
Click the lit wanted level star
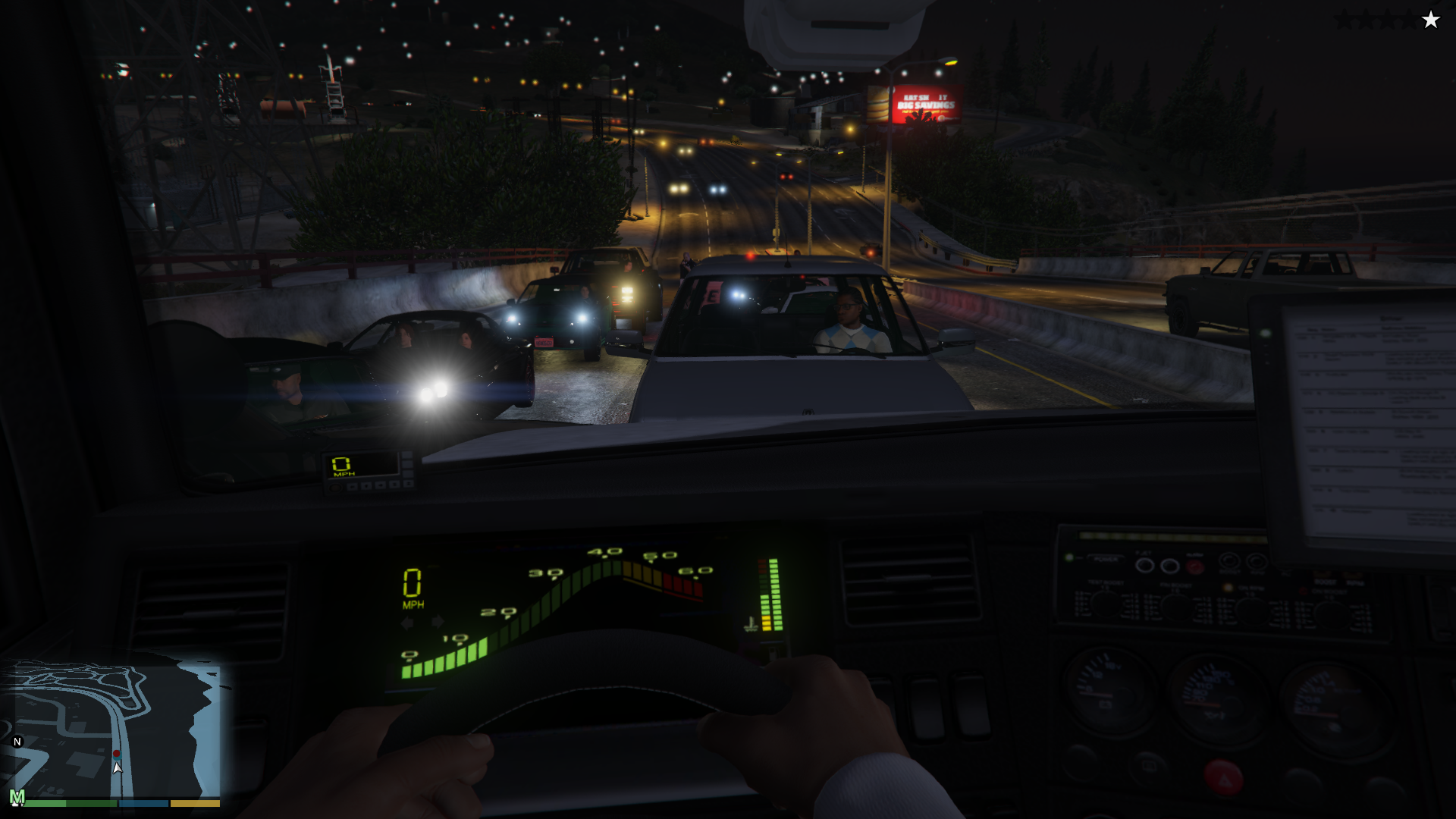1430,20
